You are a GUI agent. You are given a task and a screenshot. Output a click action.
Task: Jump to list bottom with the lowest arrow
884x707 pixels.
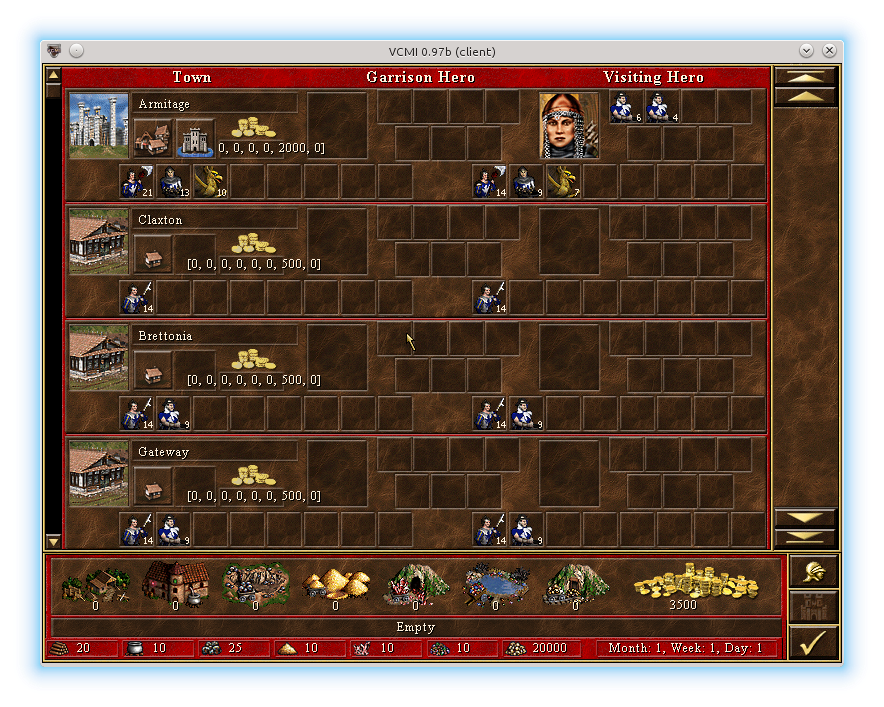click(x=805, y=538)
